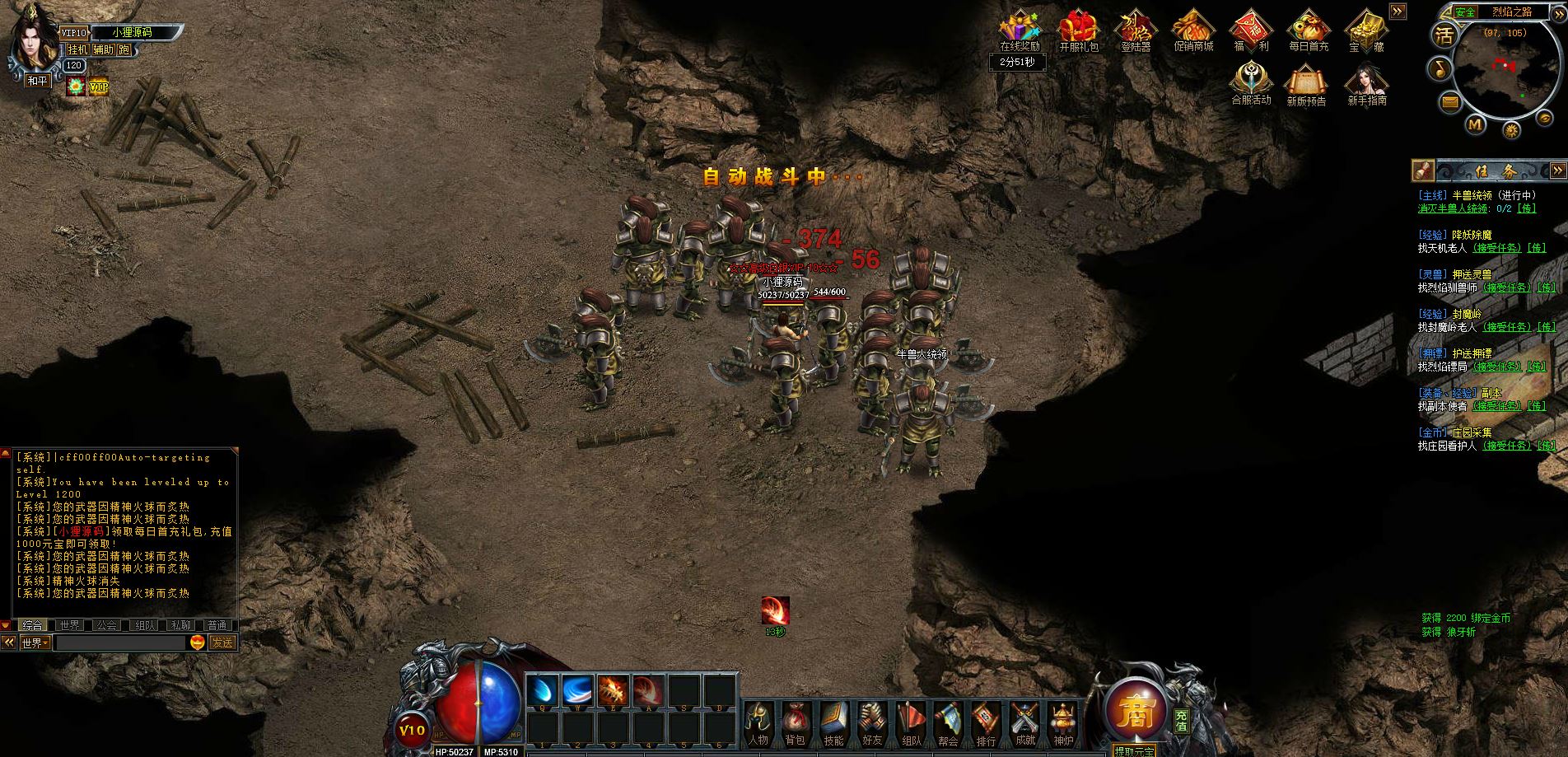The image size is (1568, 757).
Task: Show the 排行 ranking scroll
Action: point(986,722)
